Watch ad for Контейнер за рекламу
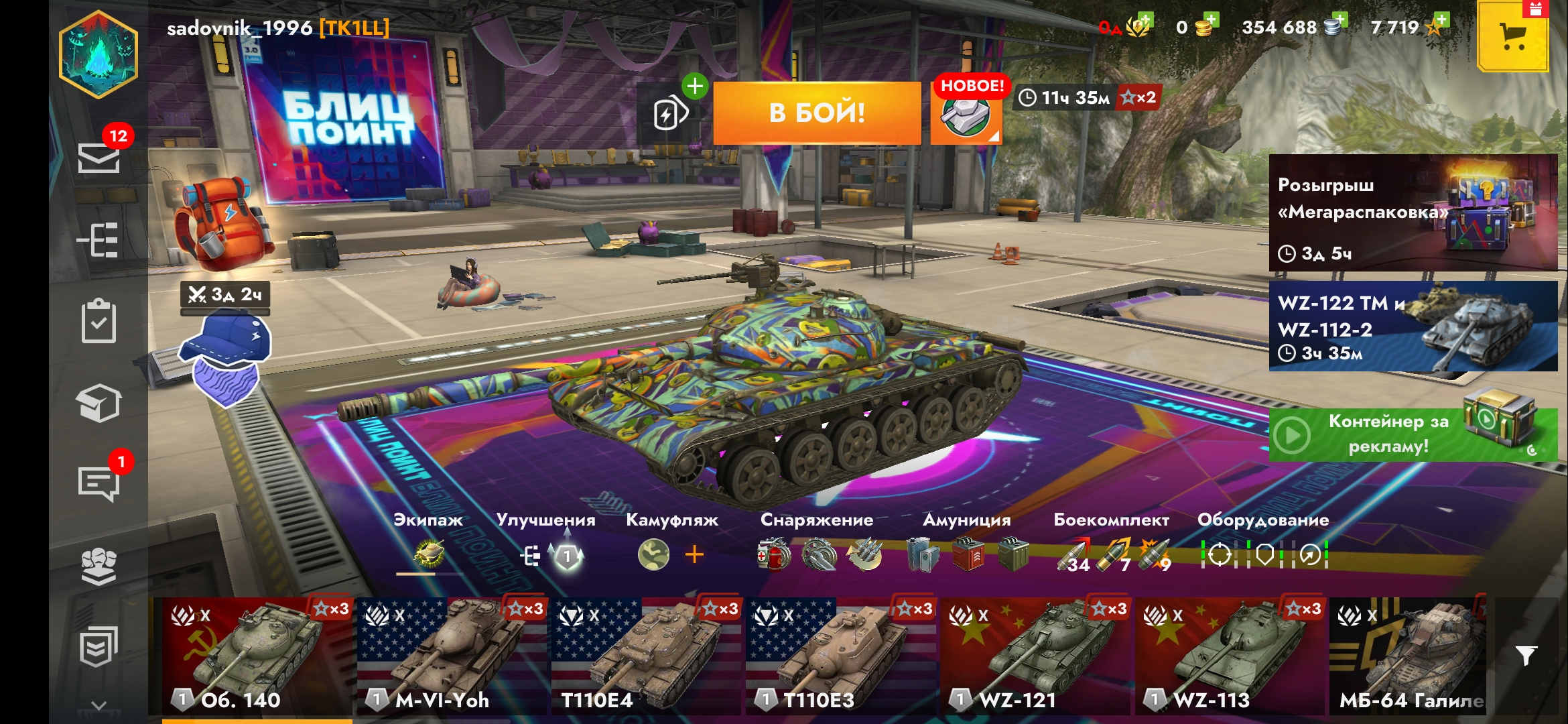Viewport: 1568px width, 724px height. tap(1413, 434)
